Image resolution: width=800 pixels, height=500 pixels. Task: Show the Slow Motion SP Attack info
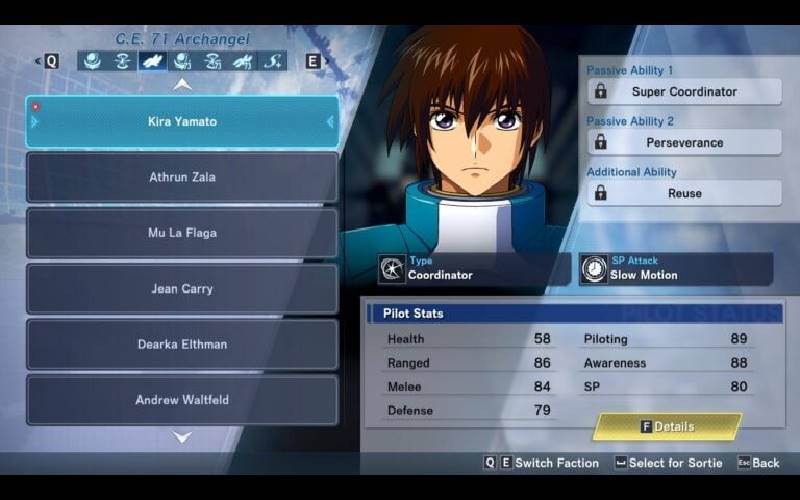[675, 269]
